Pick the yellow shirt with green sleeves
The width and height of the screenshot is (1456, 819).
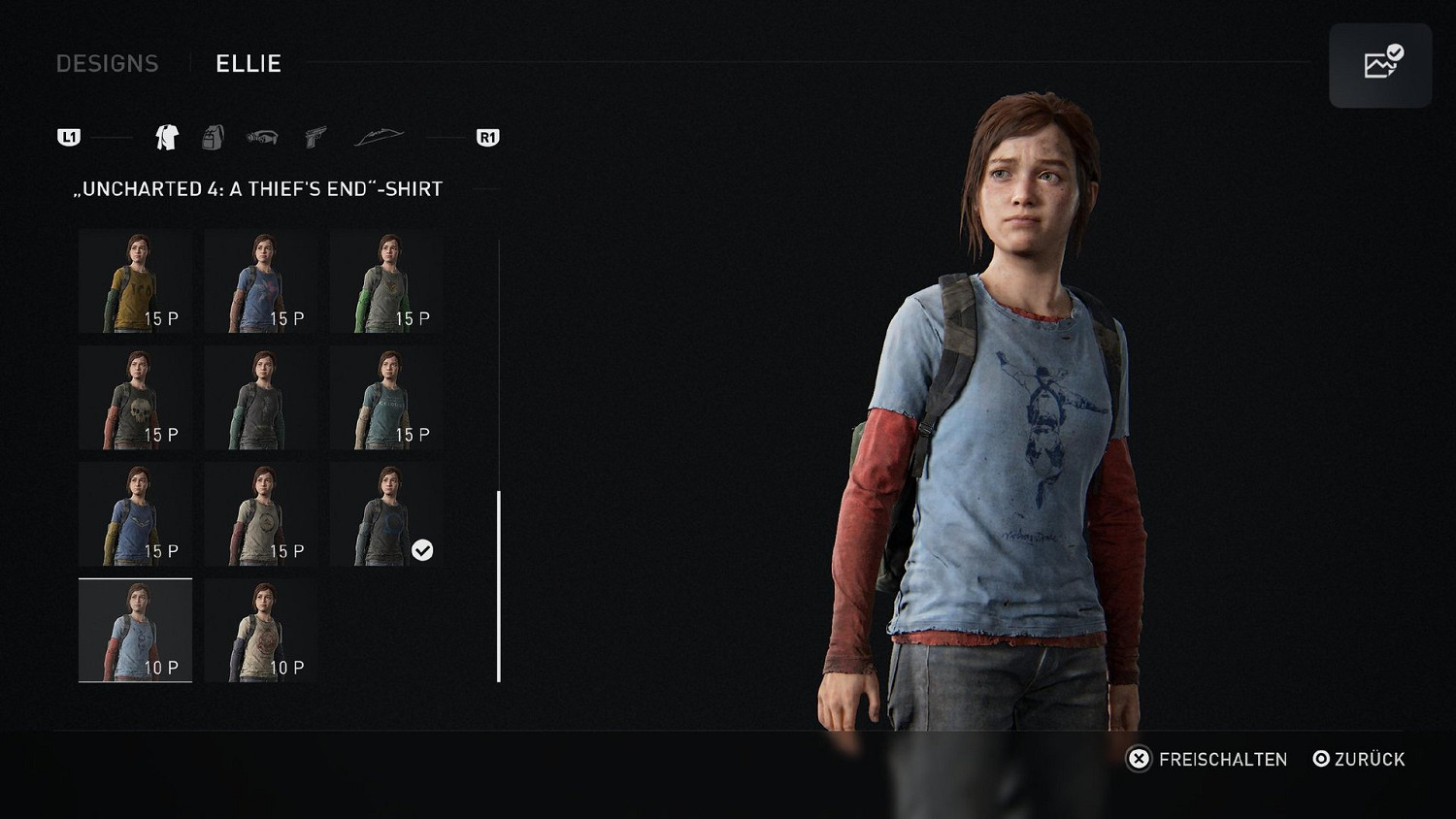[135, 282]
